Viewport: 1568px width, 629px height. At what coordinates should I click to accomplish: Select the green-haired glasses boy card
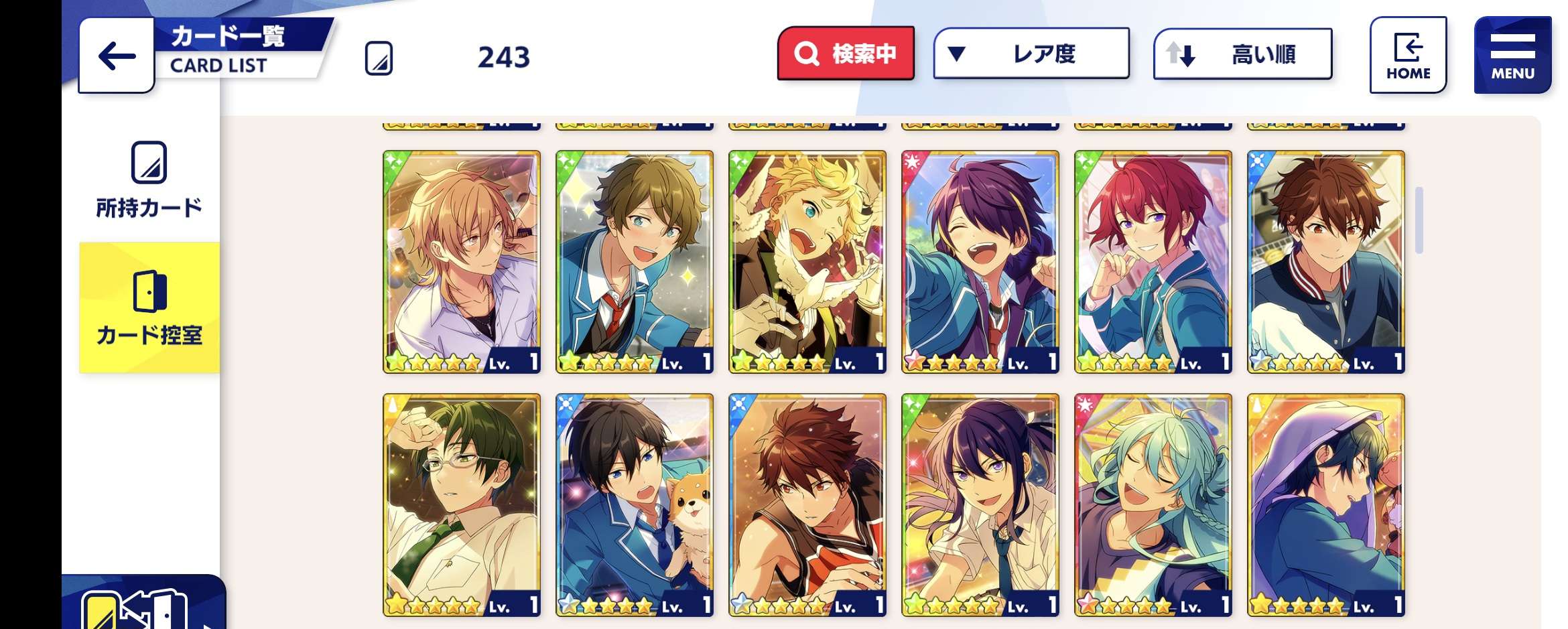(x=462, y=504)
